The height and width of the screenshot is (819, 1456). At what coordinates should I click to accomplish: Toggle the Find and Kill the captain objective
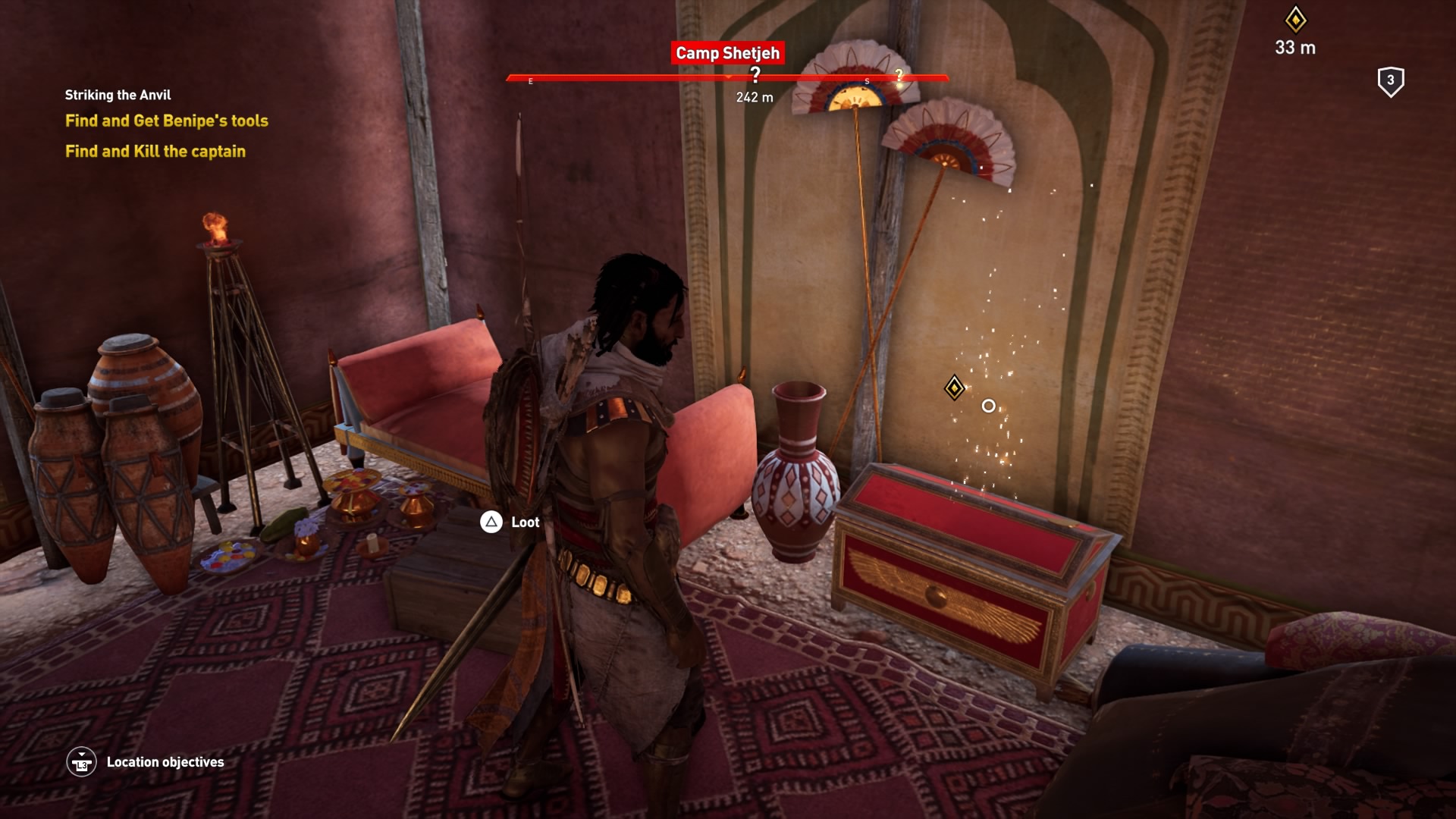point(155,151)
